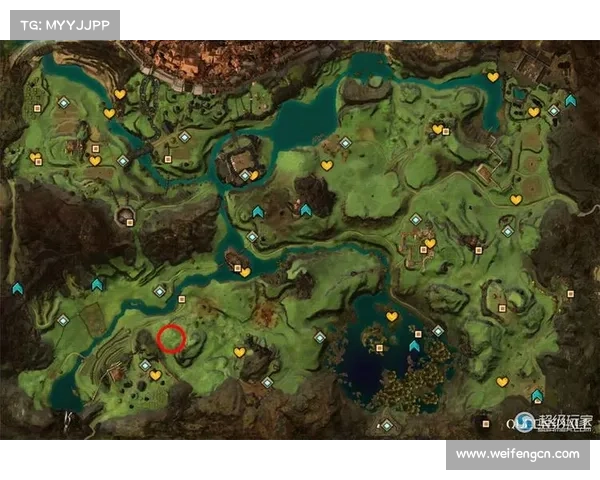This screenshot has width=600, height=480.
Task: Click the waypoint beside the watermark logo
Action: 537,396
